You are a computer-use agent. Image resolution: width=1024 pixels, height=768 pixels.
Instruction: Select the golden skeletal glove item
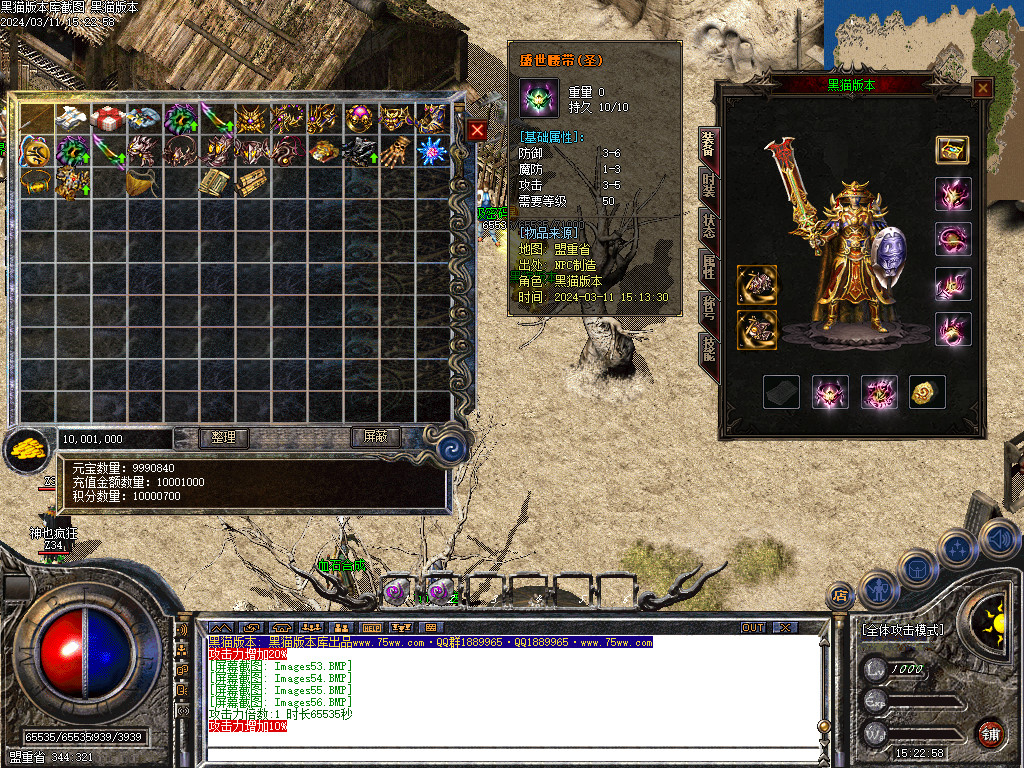(396, 151)
